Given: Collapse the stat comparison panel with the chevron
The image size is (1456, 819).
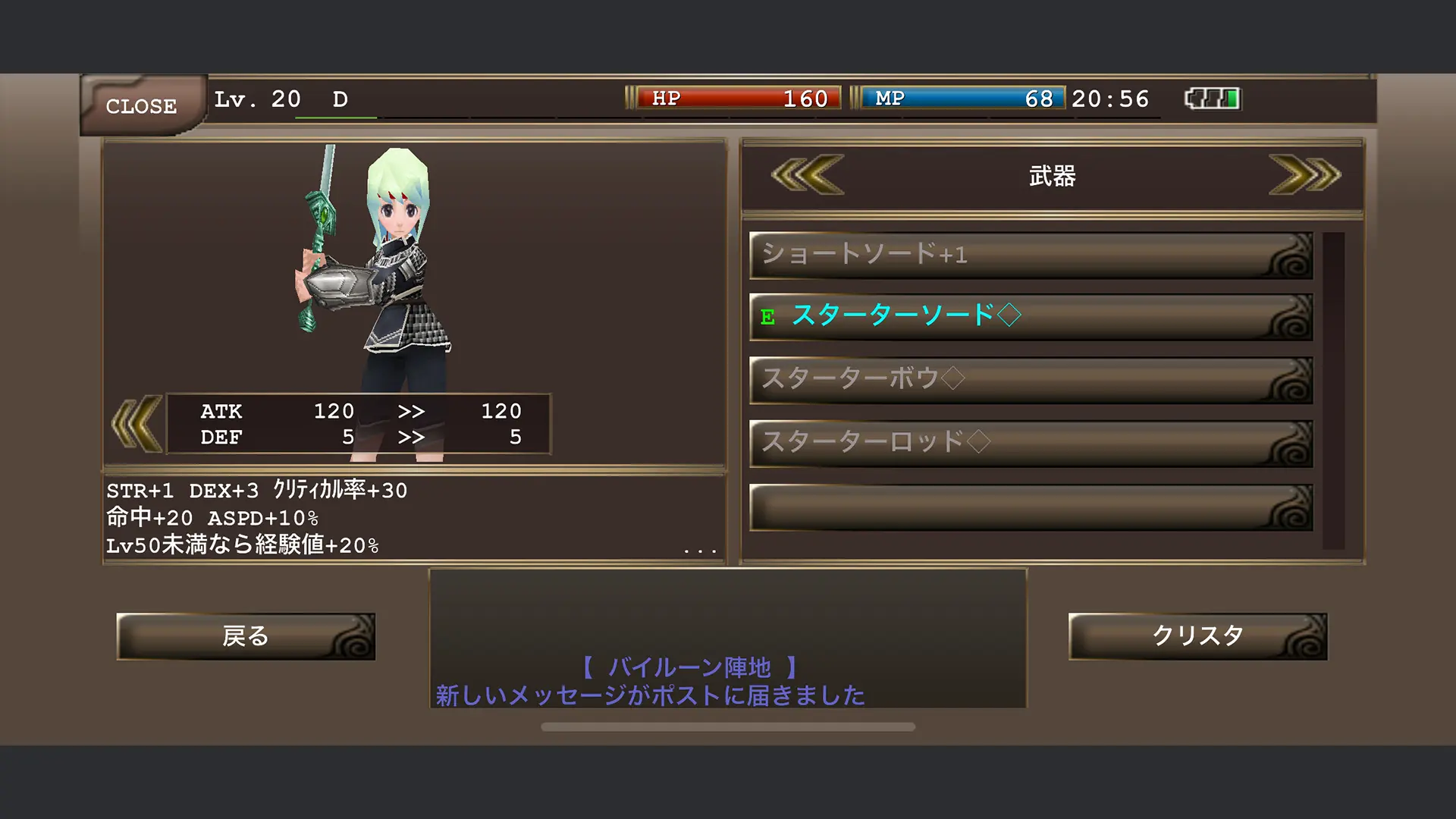Looking at the screenshot, I should point(135,425).
